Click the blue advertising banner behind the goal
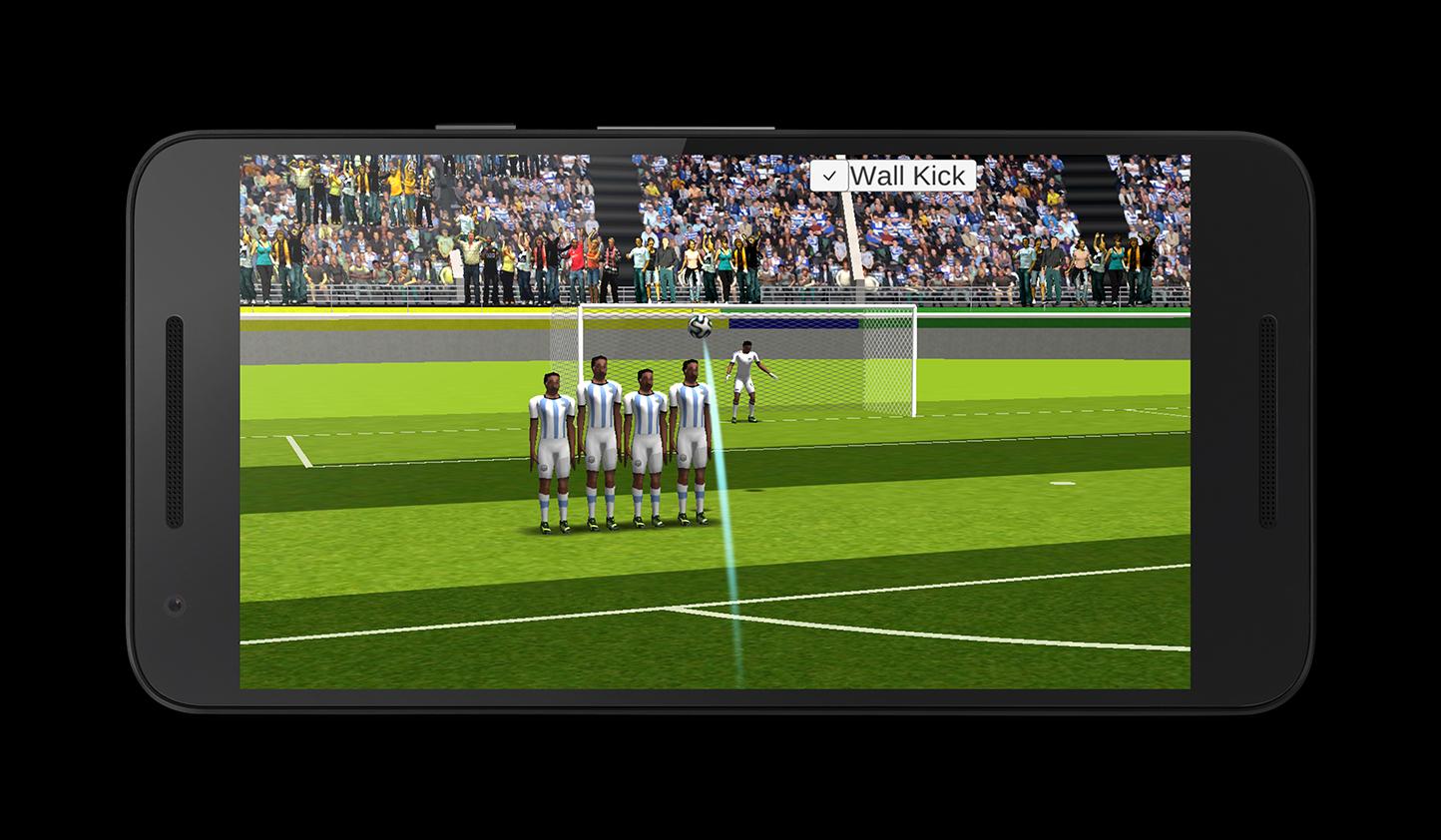 coord(793,322)
